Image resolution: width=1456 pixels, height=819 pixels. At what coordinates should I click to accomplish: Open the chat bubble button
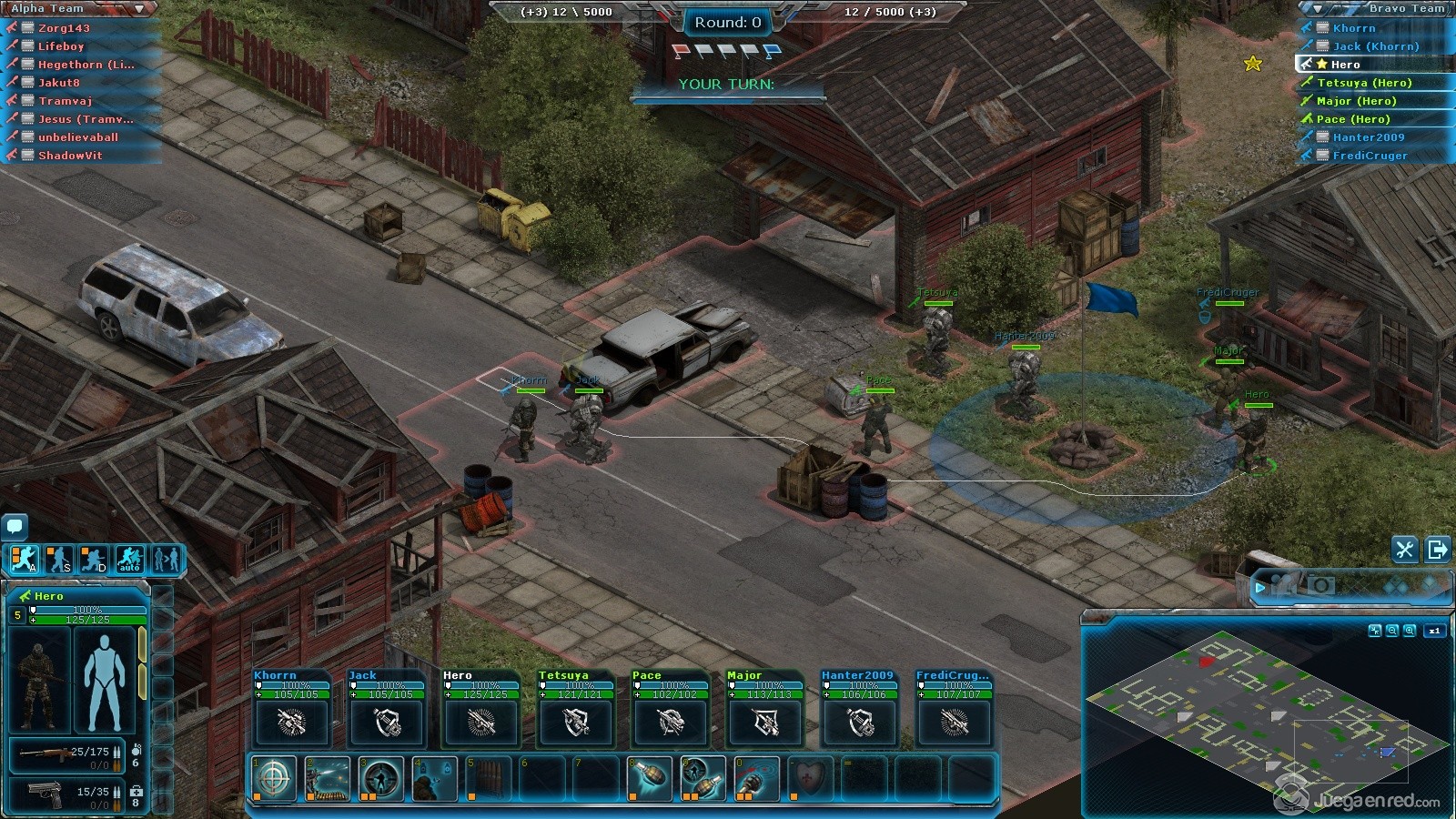point(15,526)
